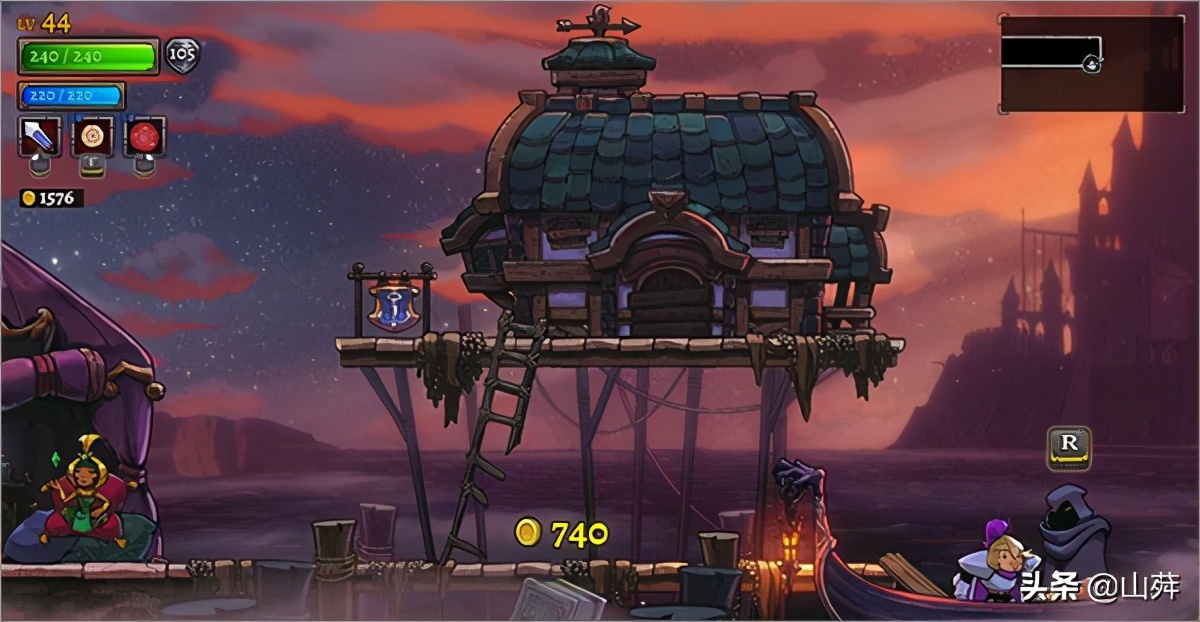Activate the cream round shield talent icon

coord(92,136)
